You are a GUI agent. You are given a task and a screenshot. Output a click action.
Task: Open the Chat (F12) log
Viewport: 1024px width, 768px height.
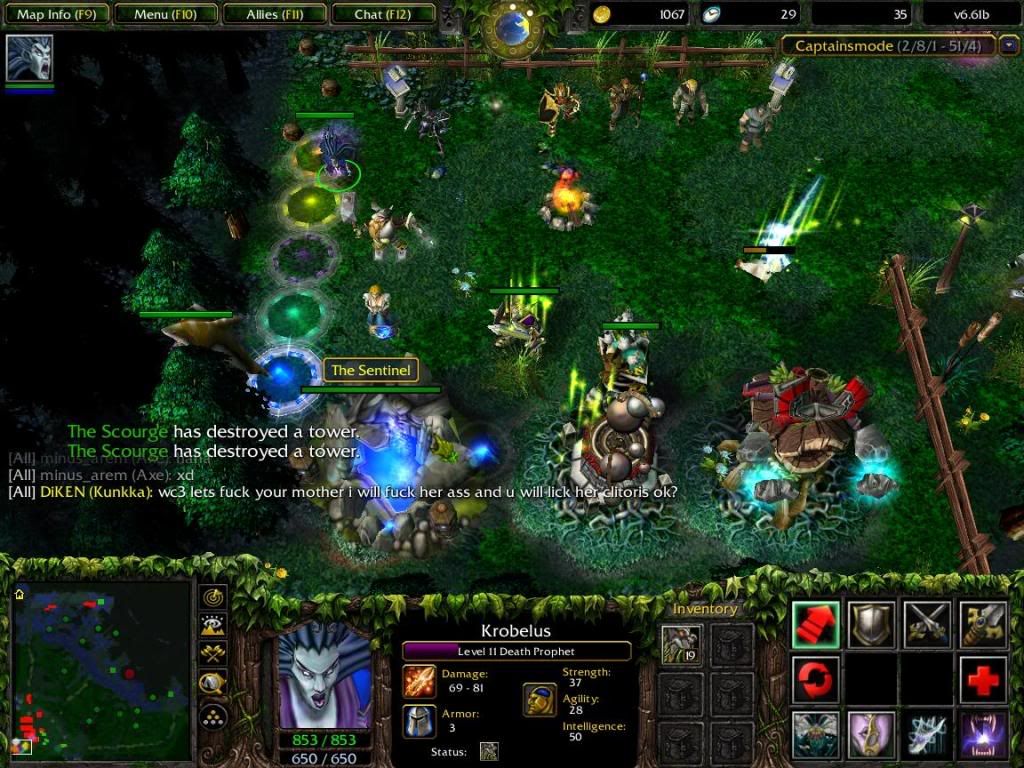point(381,14)
